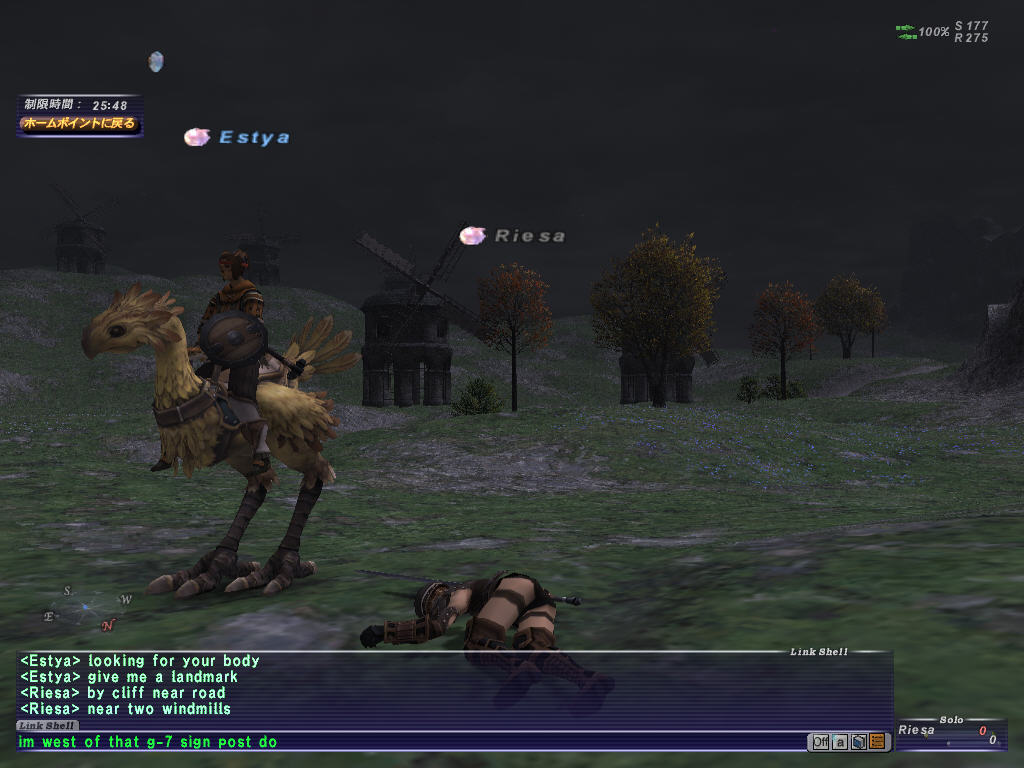Toggle the Off input mode icon
The width and height of the screenshot is (1024, 768).
820,741
